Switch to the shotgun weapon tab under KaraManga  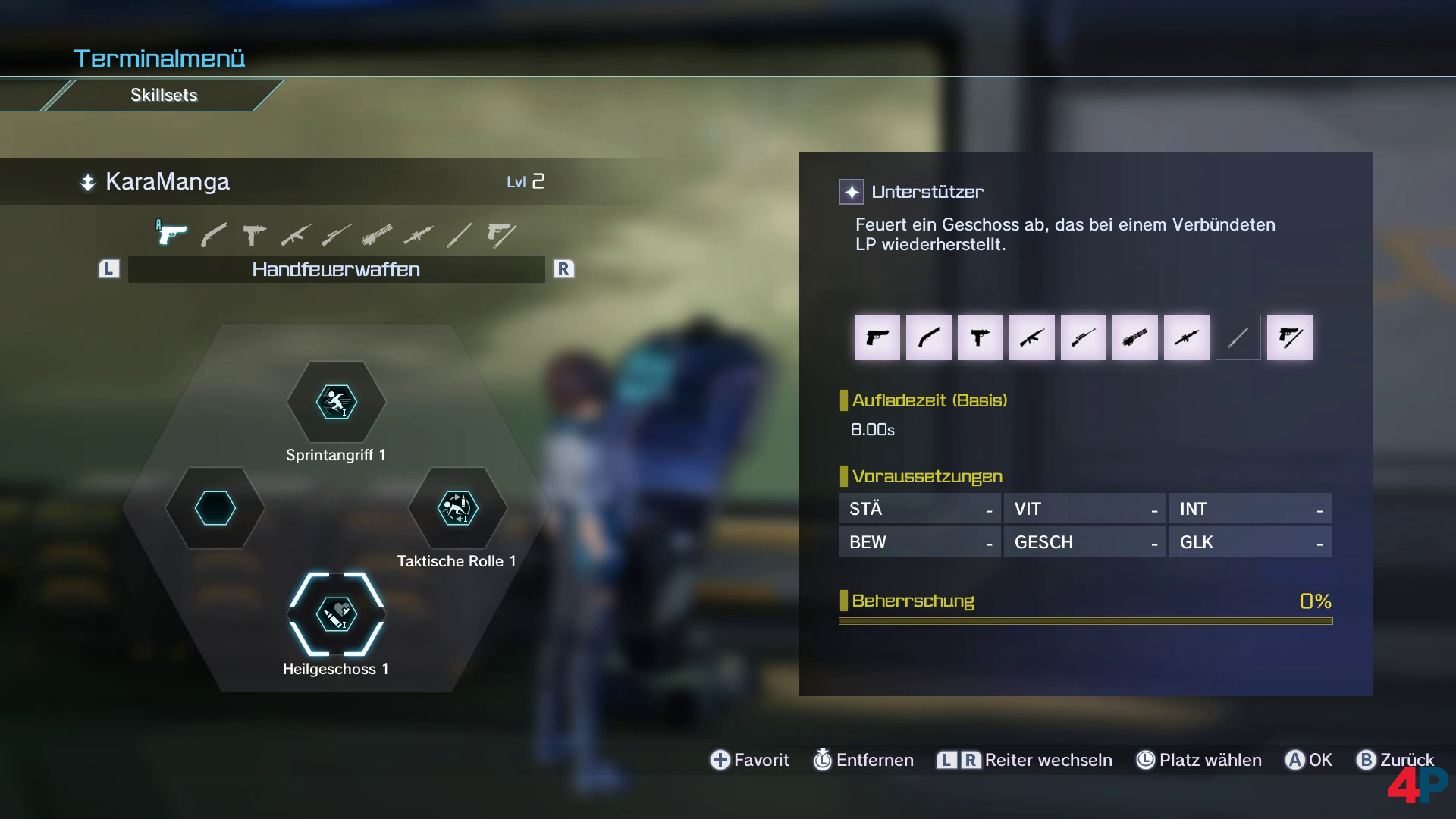tap(213, 235)
